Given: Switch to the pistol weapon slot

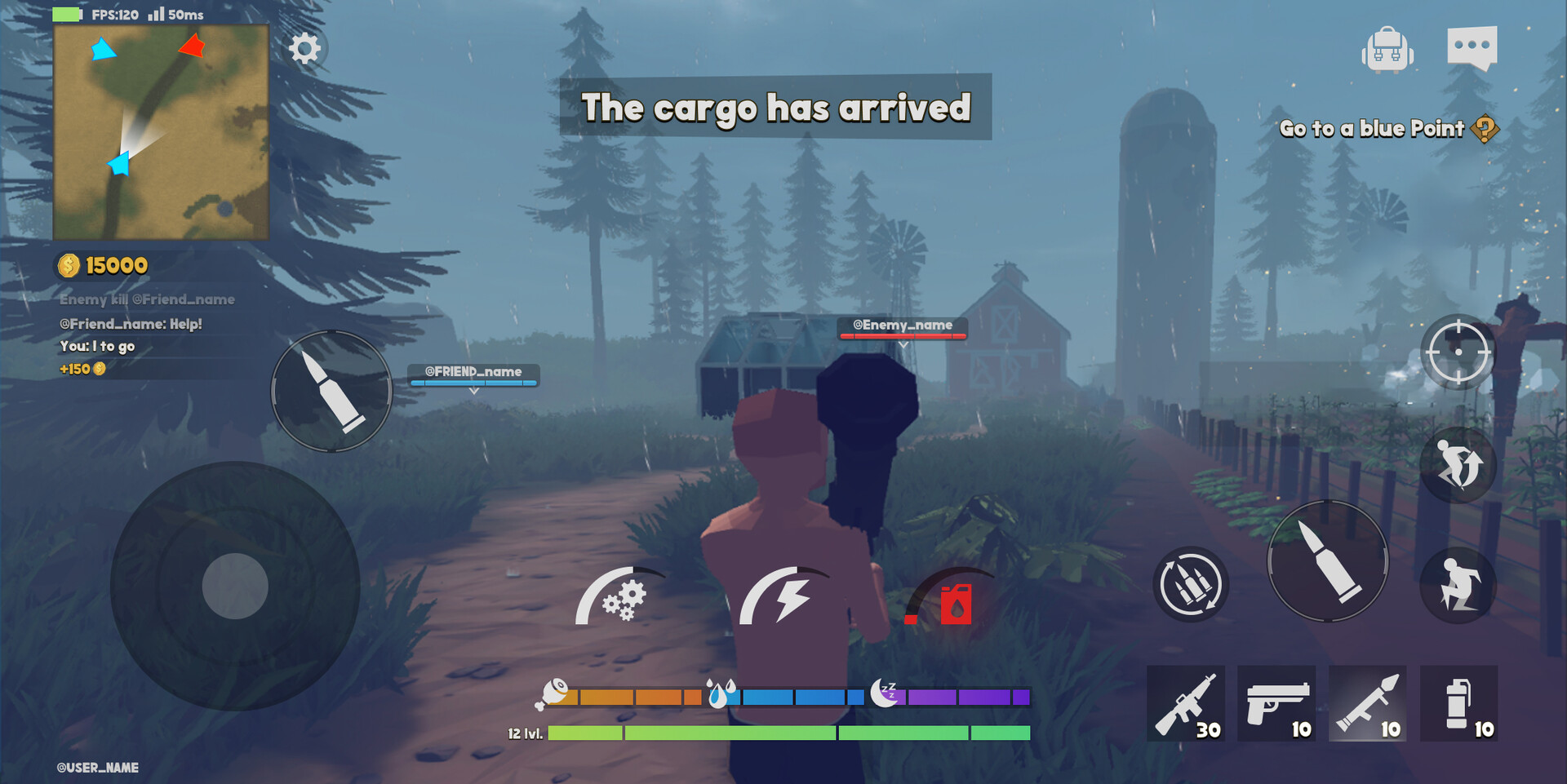Looking at the screenshot, I should [x=1276, y=703].
